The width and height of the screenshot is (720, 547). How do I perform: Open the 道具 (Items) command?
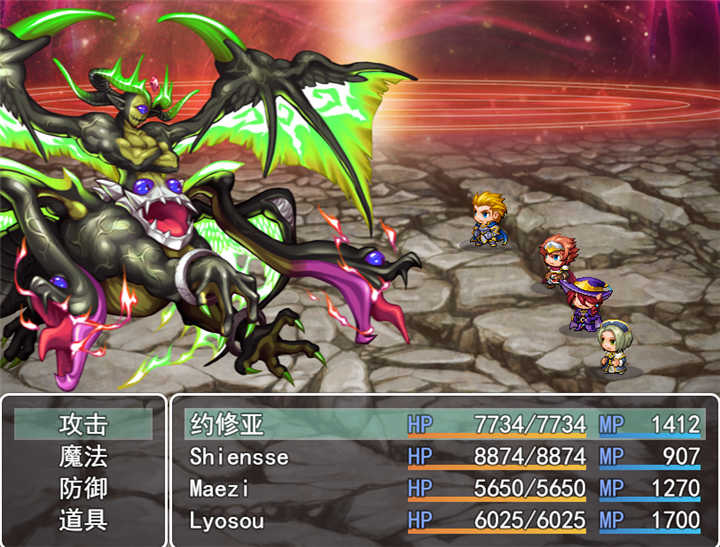click(83, 521)
